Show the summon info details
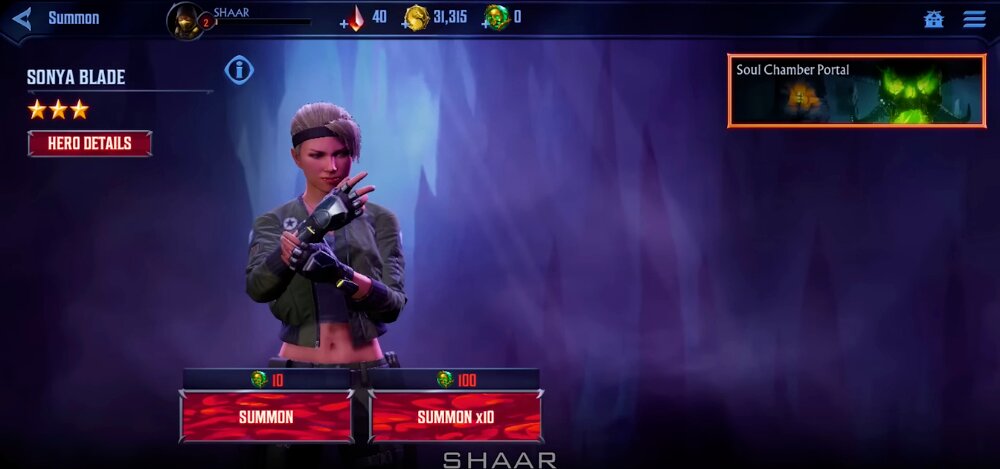This screenshot has width=1000, height=469. pyautogui.click(x=239, y=70)
